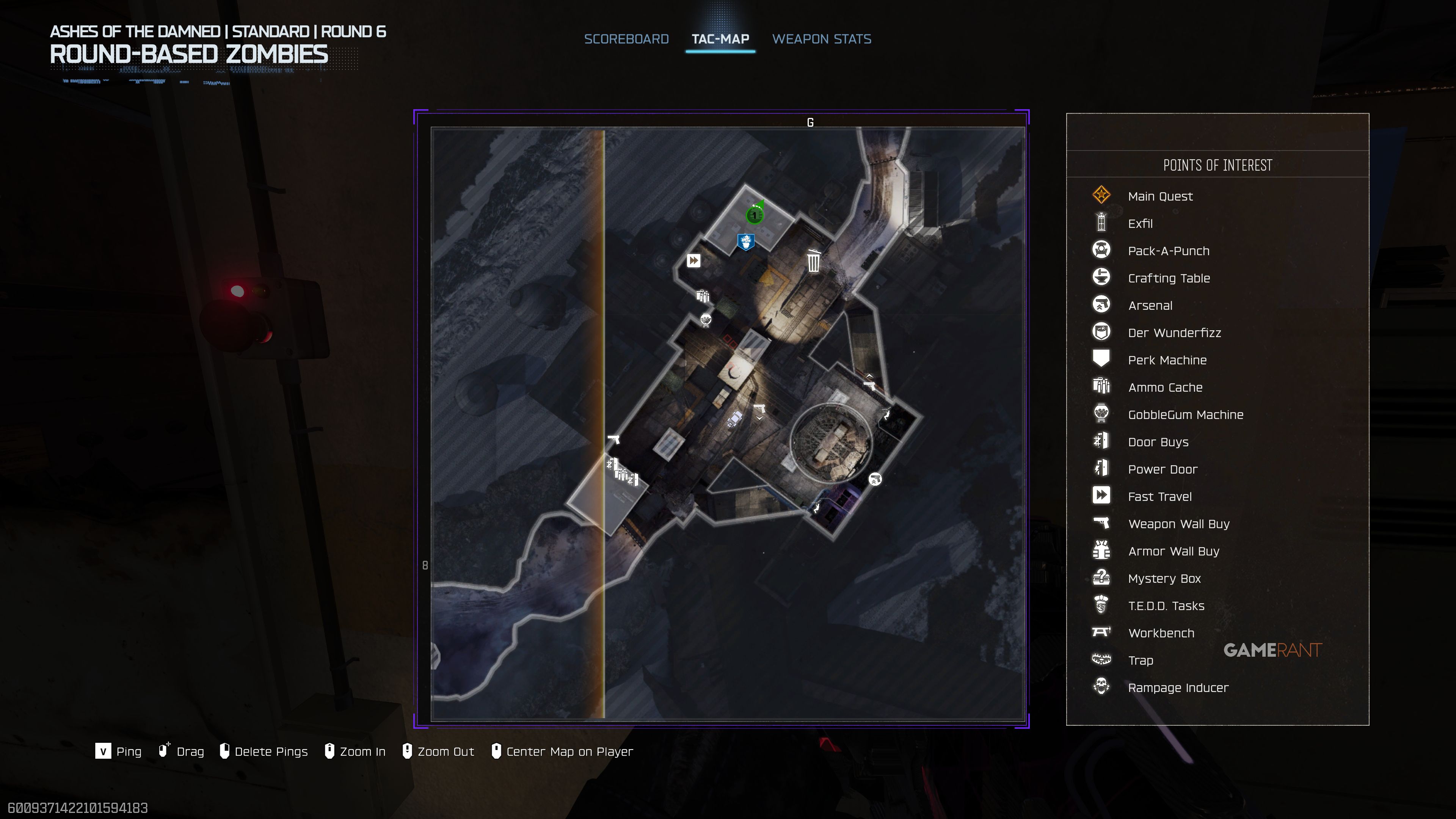
Task: Click the blue perk shield map marker
Action: click(746, 242)
